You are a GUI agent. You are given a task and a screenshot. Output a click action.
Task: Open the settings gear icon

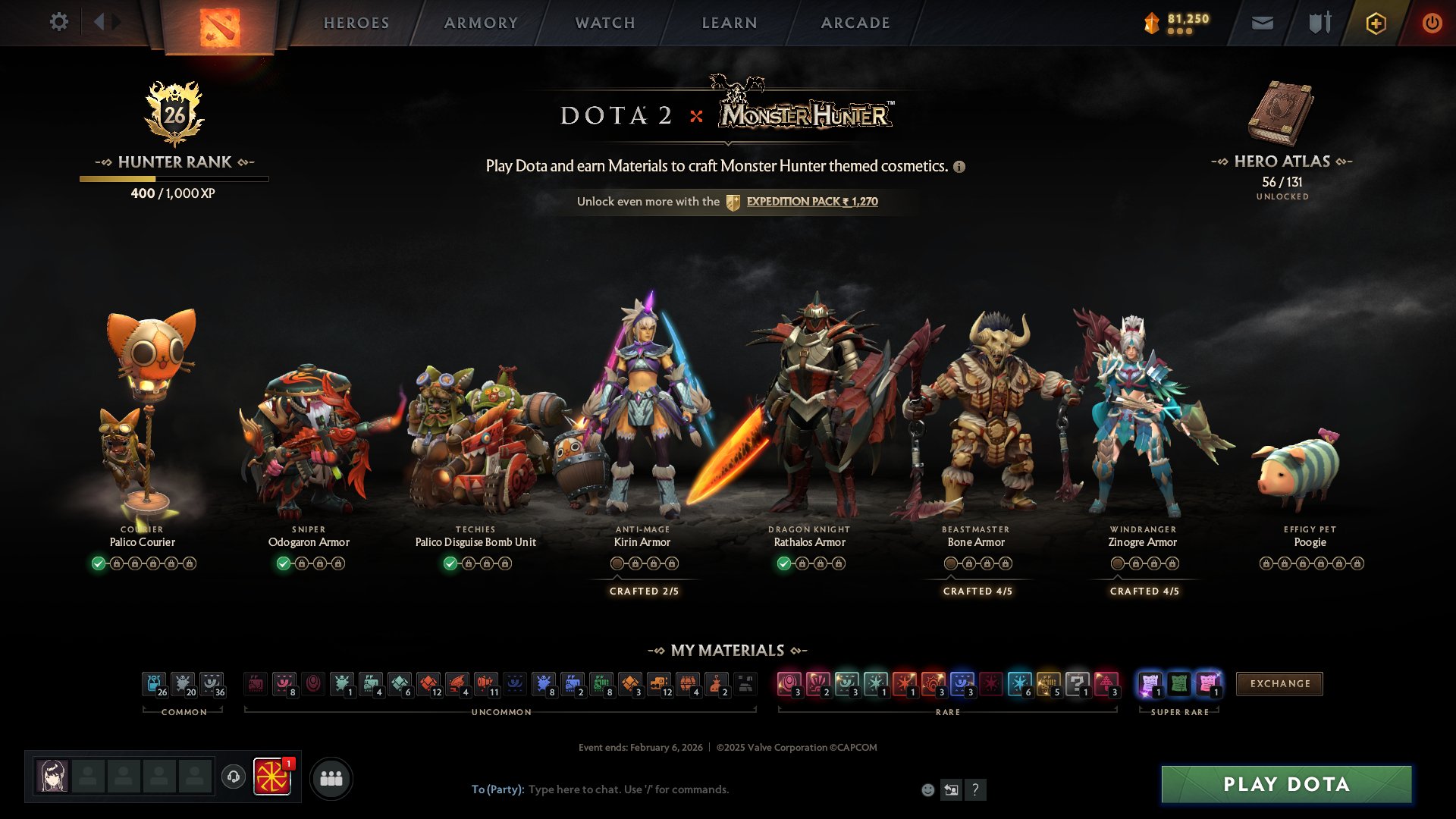click(x=58, y=22)
